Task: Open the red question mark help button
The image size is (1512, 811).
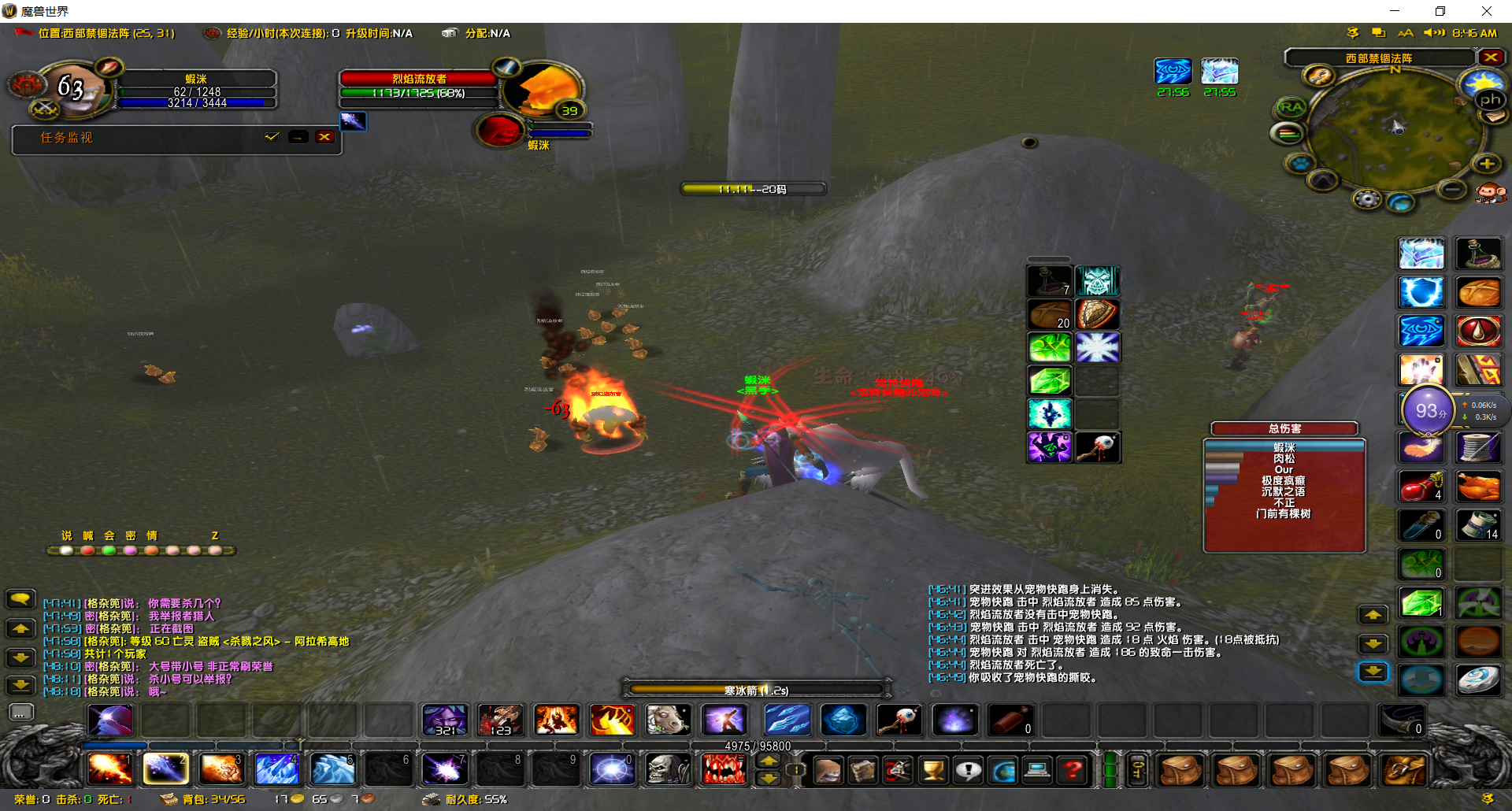Action: click(1072, 769)
